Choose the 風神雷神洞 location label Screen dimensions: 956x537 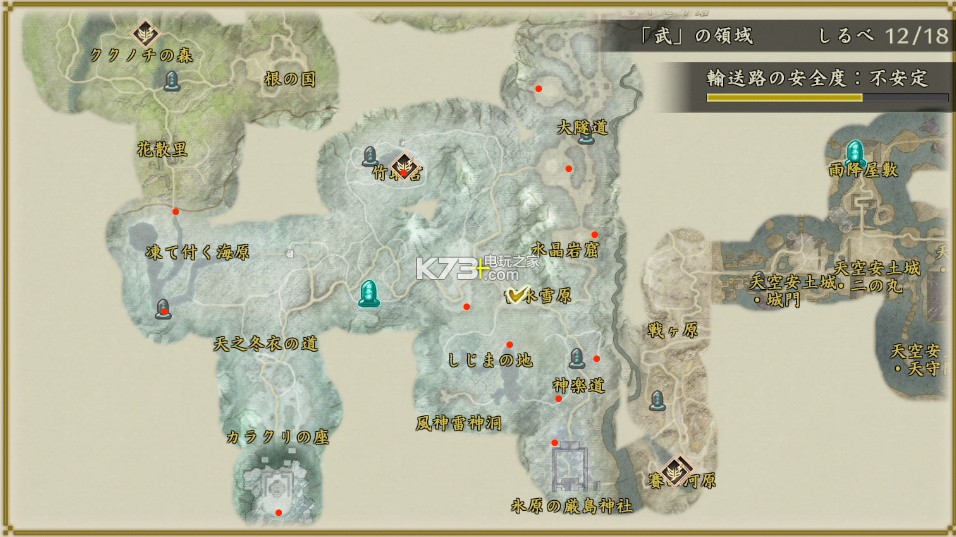point(459,424)
